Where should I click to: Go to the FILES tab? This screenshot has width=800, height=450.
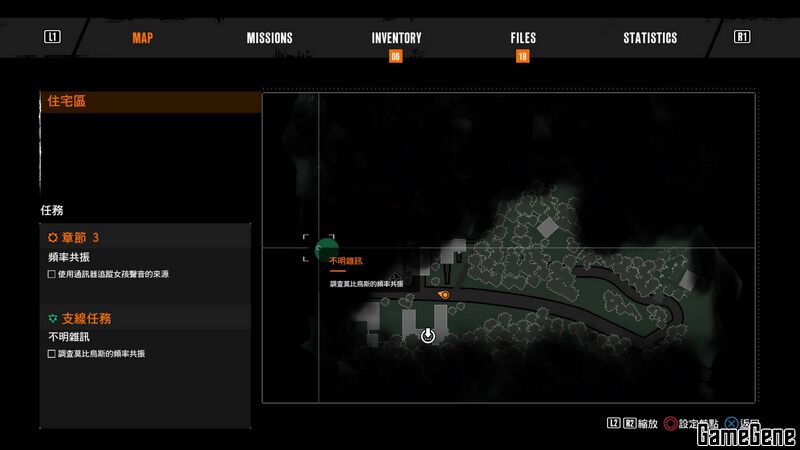[x=522, y=38]
